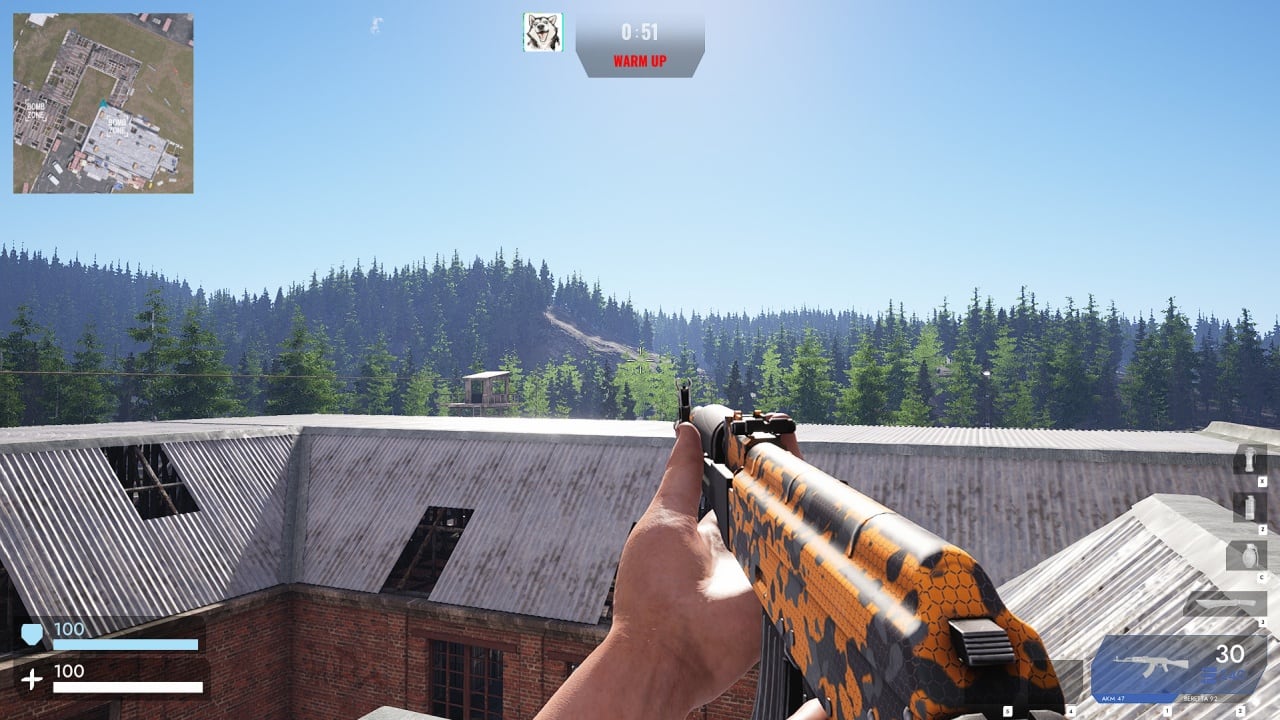Screen dimensions: 1280x720
Task: Select the AKM 47 rifle slot
Action: click(x=1150, y=665)
